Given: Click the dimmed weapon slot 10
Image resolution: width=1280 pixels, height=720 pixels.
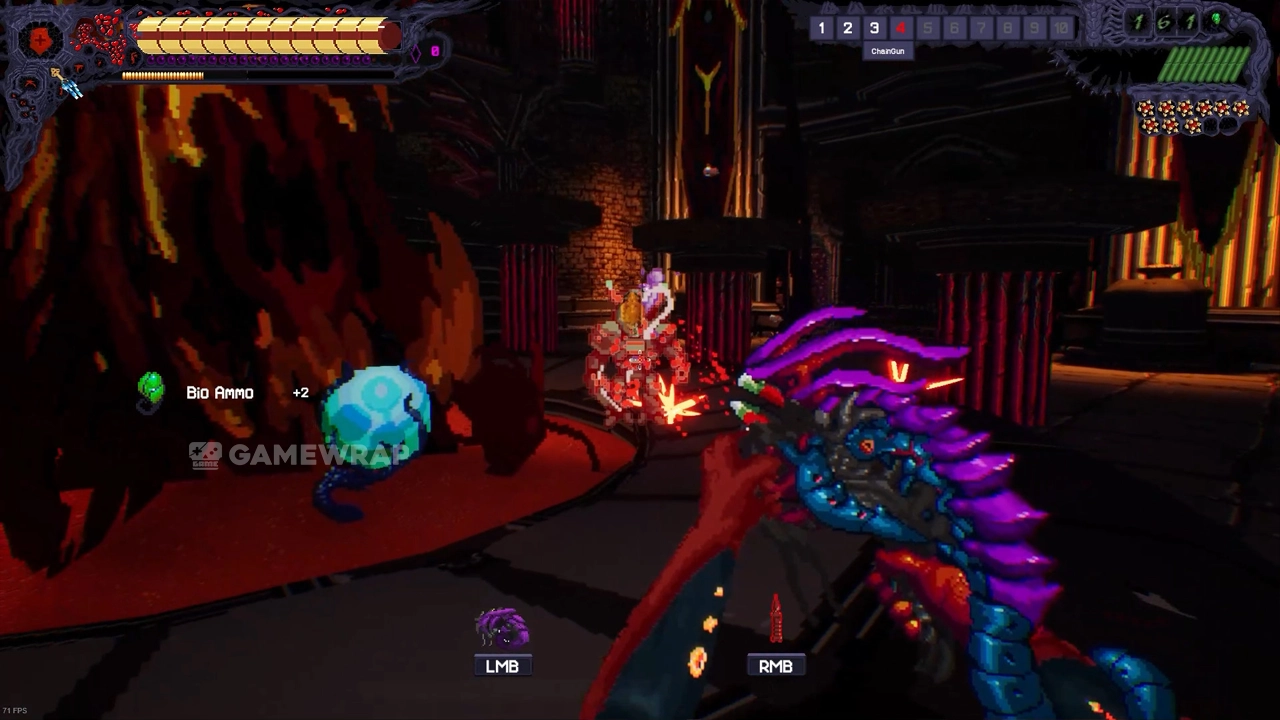Looking at the screenshot, I should pyautogui.click(x=1061, y=28).
